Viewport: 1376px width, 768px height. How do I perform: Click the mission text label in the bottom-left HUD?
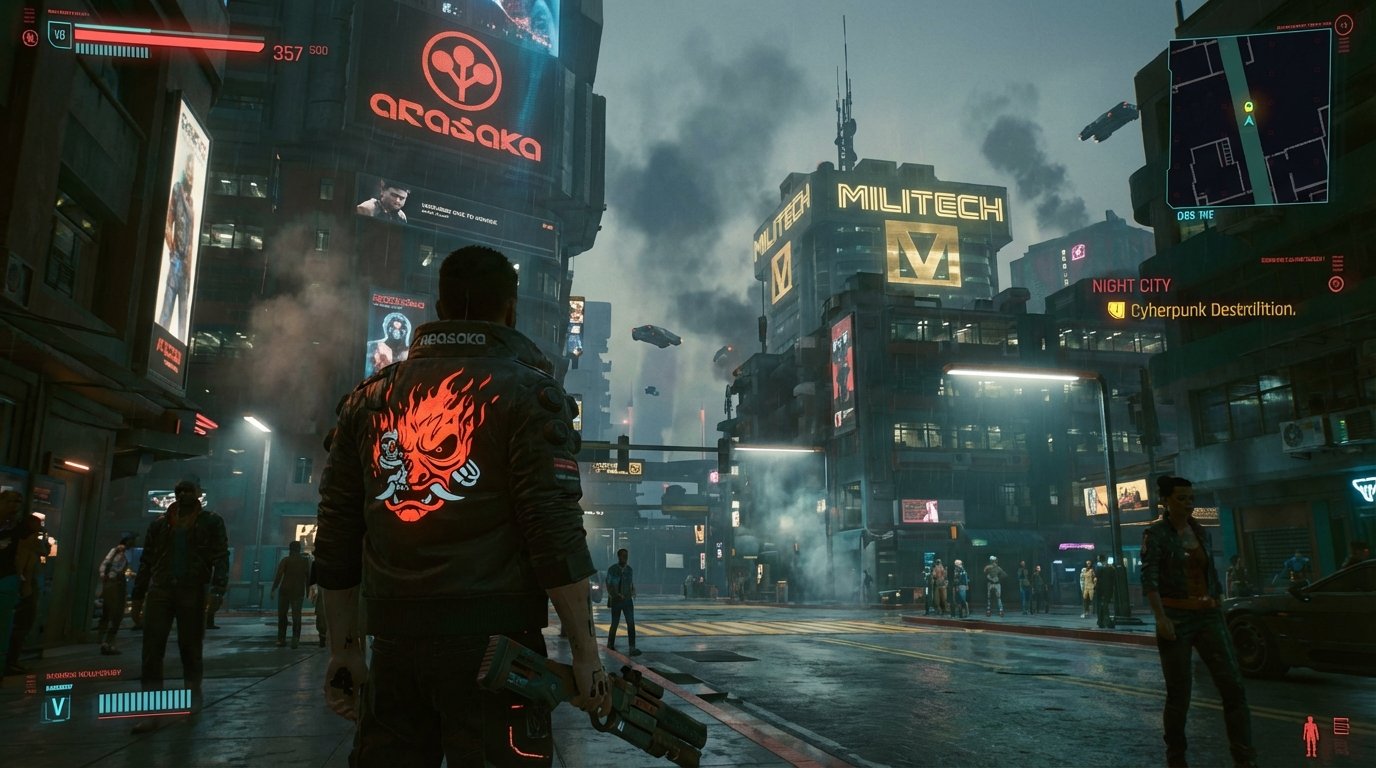(85, 673)
